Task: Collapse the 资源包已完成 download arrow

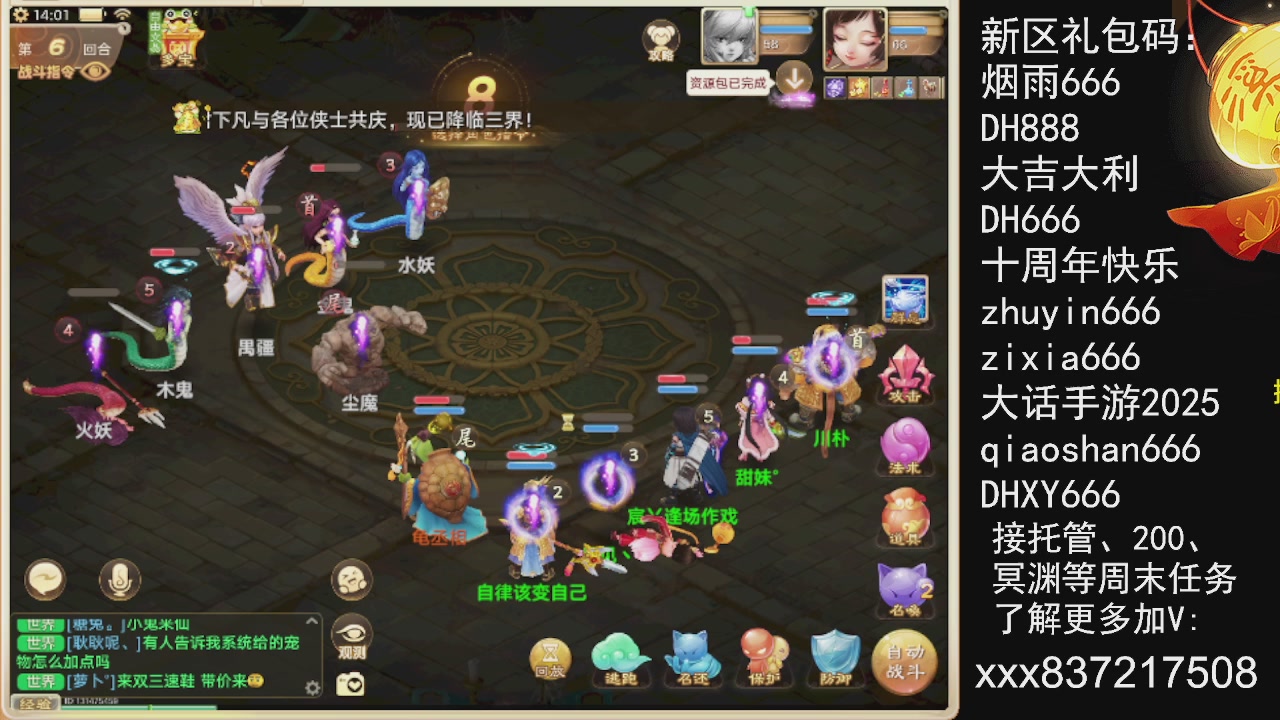Action: (795, 75)
